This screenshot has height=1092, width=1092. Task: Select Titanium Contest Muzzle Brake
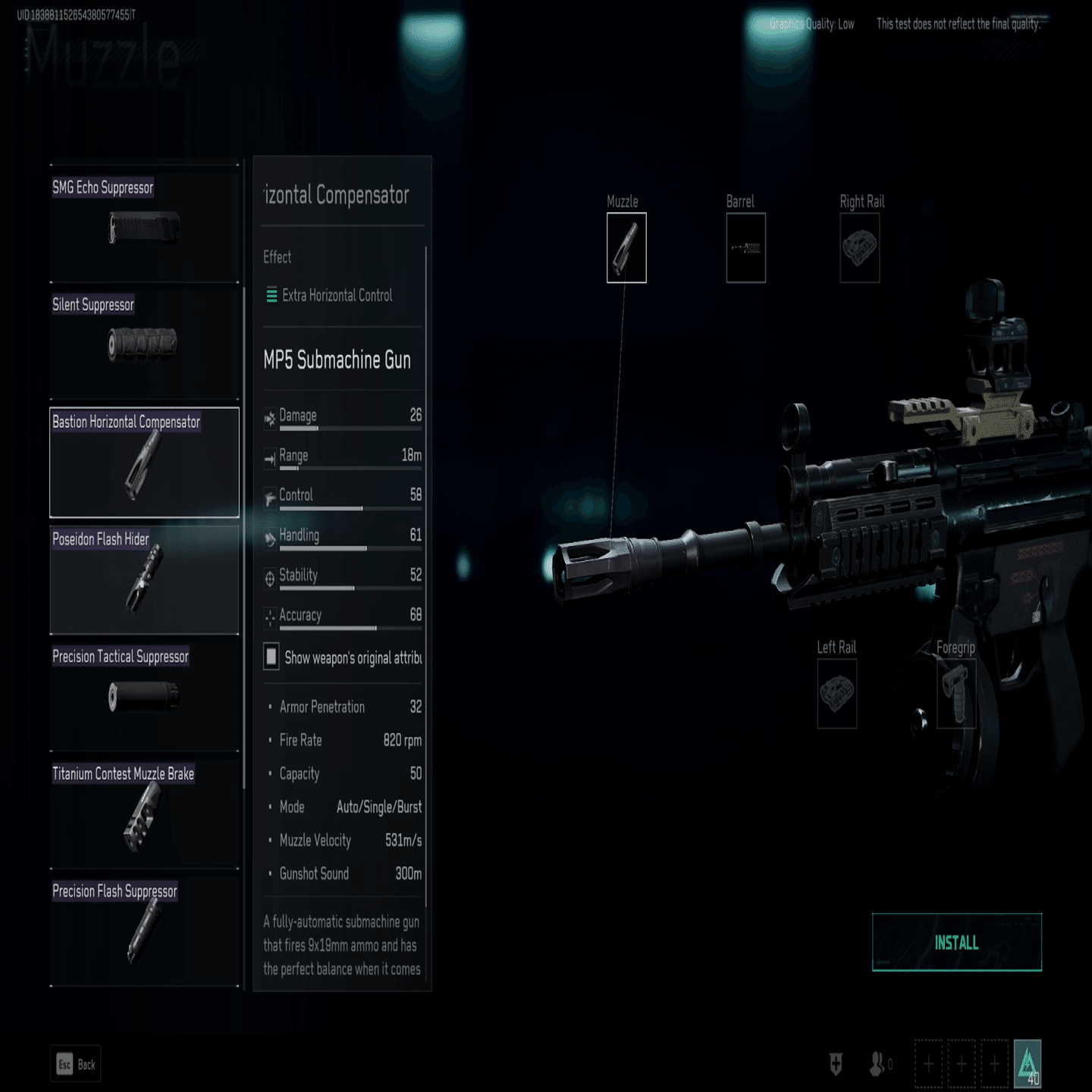(144, 814)
